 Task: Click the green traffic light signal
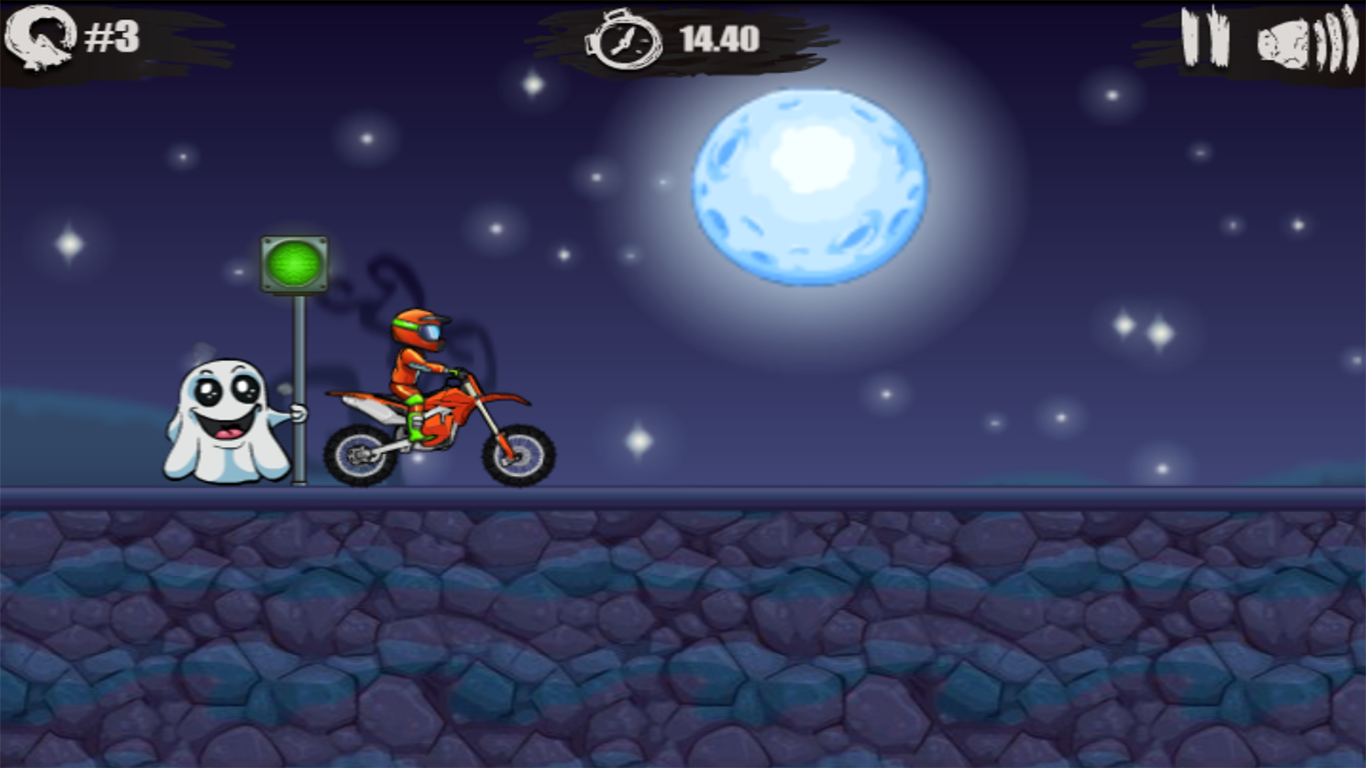[x=292, y=263]
